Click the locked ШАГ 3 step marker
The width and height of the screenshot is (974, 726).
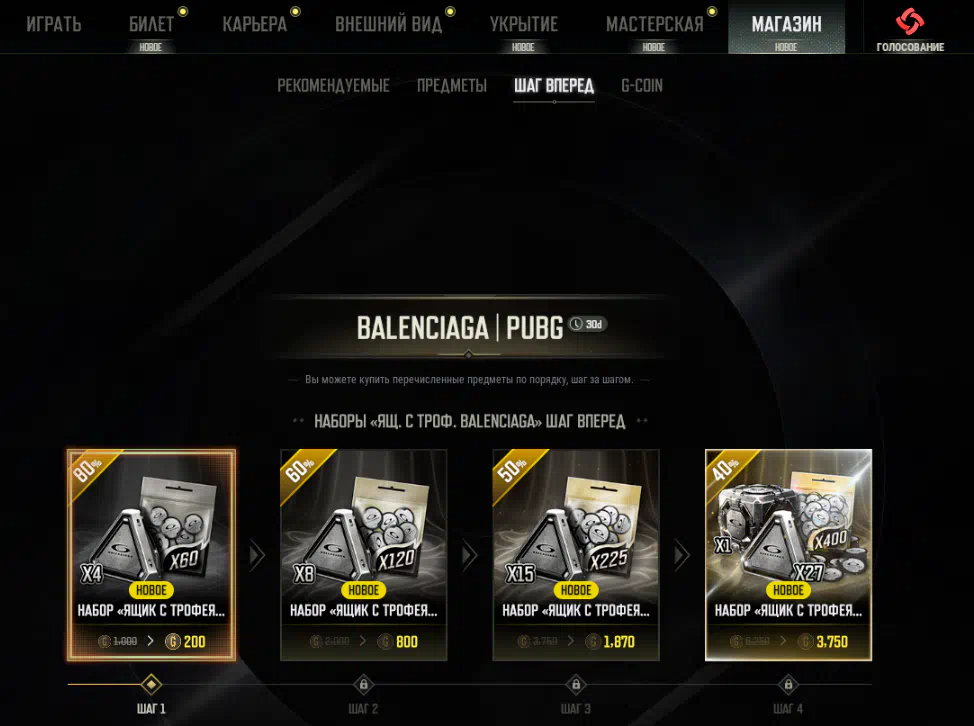[576, 685]
